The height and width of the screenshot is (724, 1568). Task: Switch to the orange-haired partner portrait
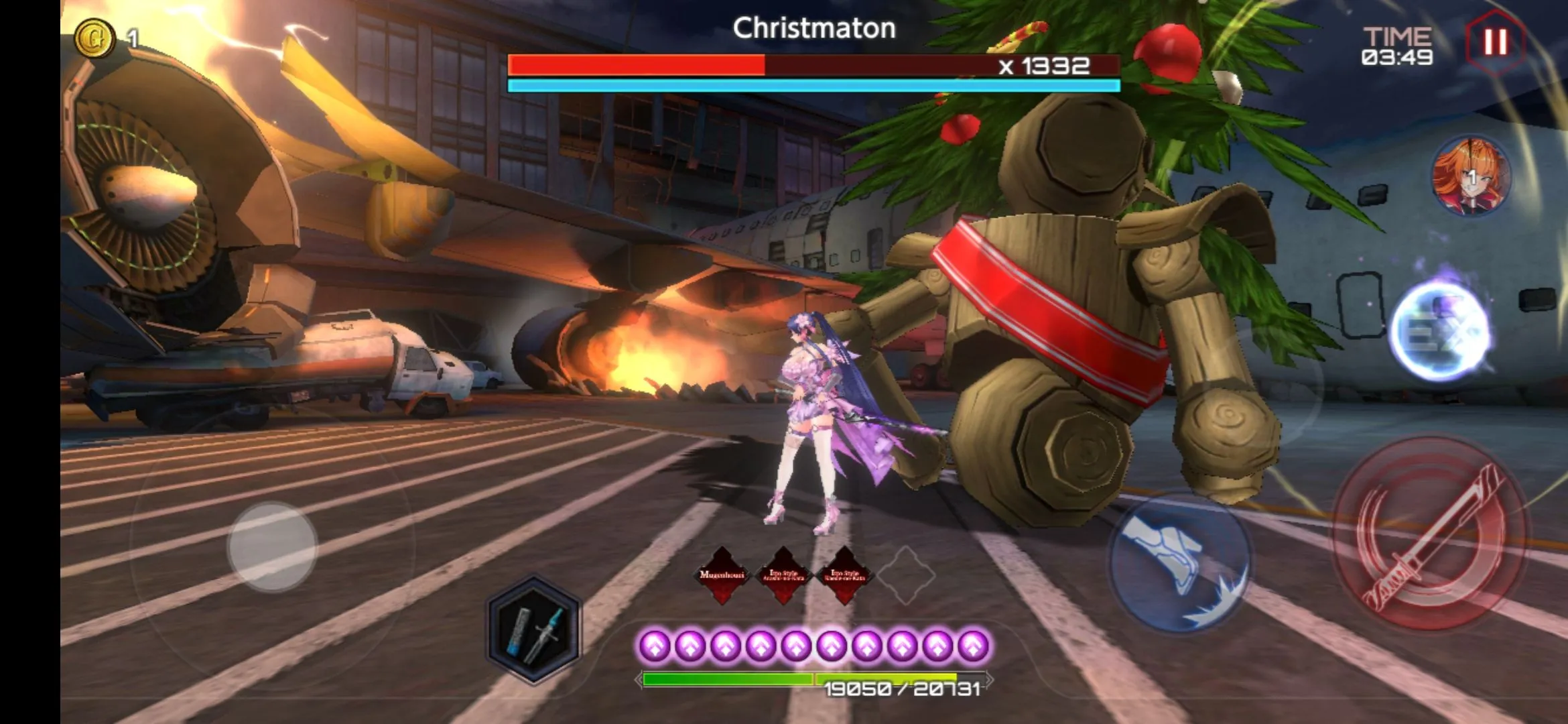[1470, 177]
